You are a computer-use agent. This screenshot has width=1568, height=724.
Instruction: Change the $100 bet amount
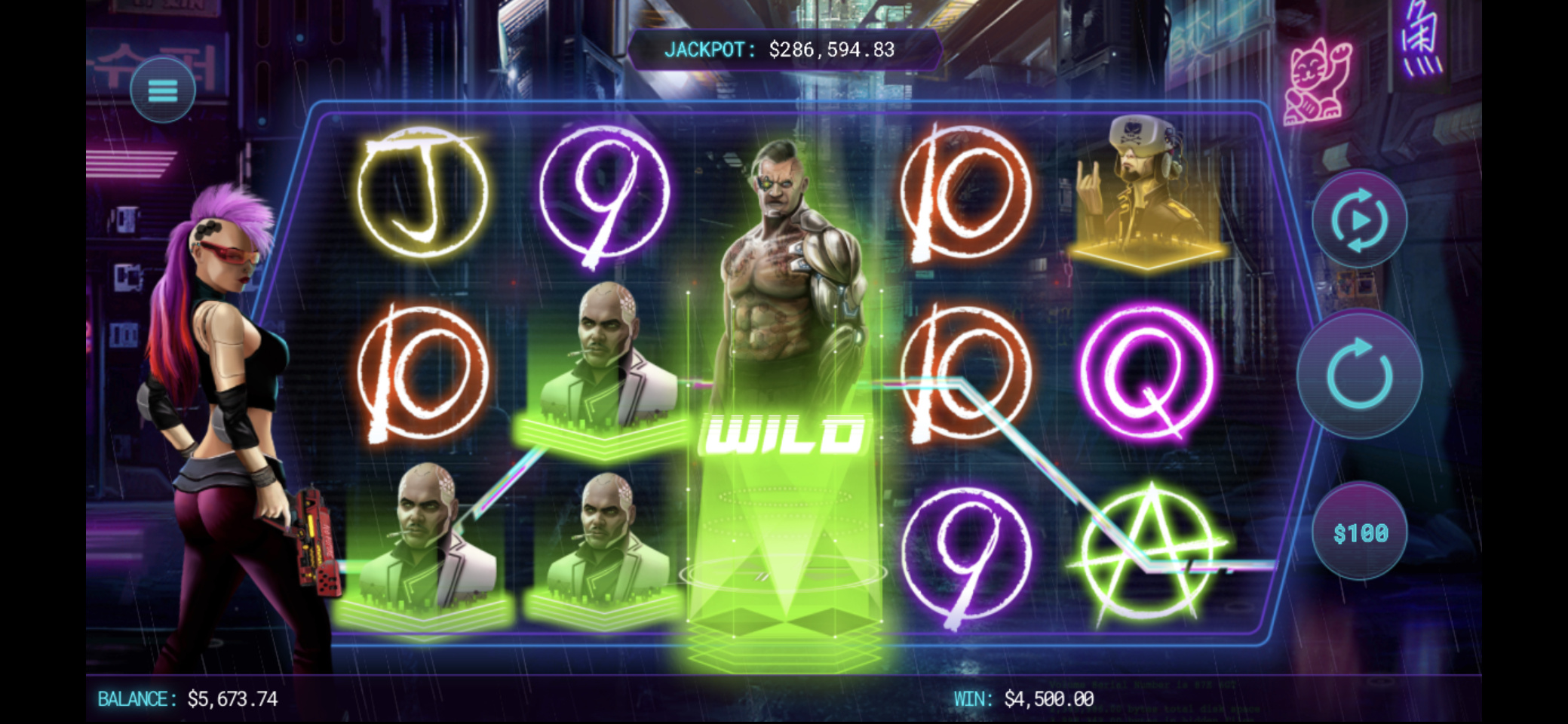pyautogui.click(x=1360, y=533)
